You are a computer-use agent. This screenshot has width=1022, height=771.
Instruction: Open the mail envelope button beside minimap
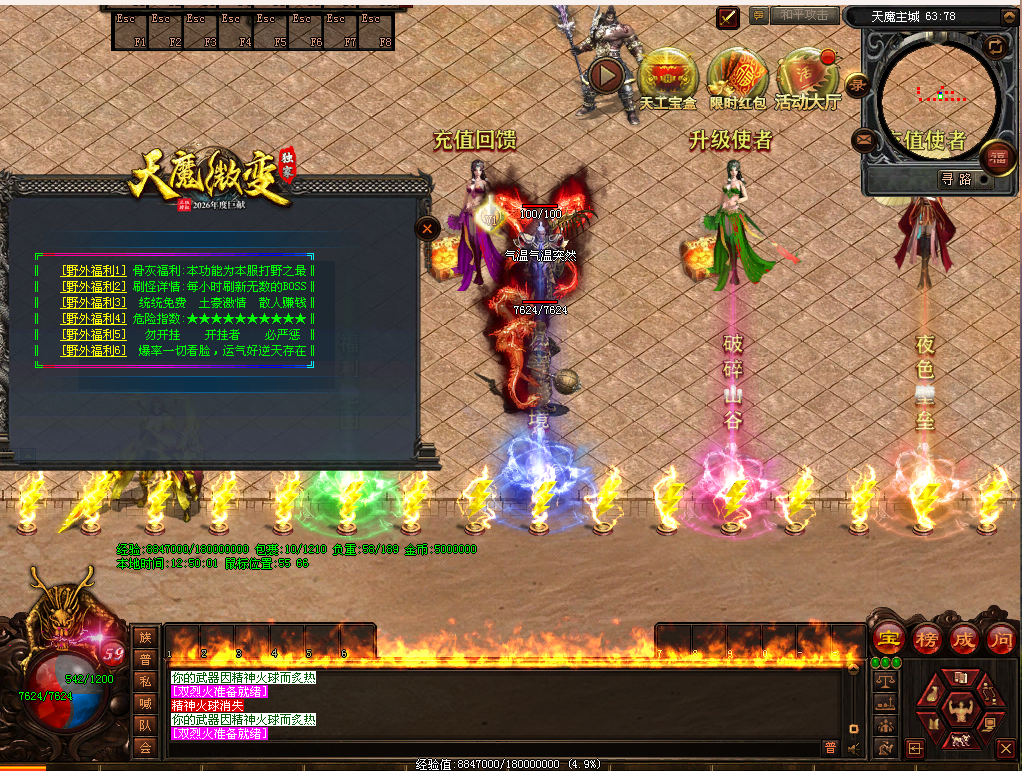tap(862, 139)
